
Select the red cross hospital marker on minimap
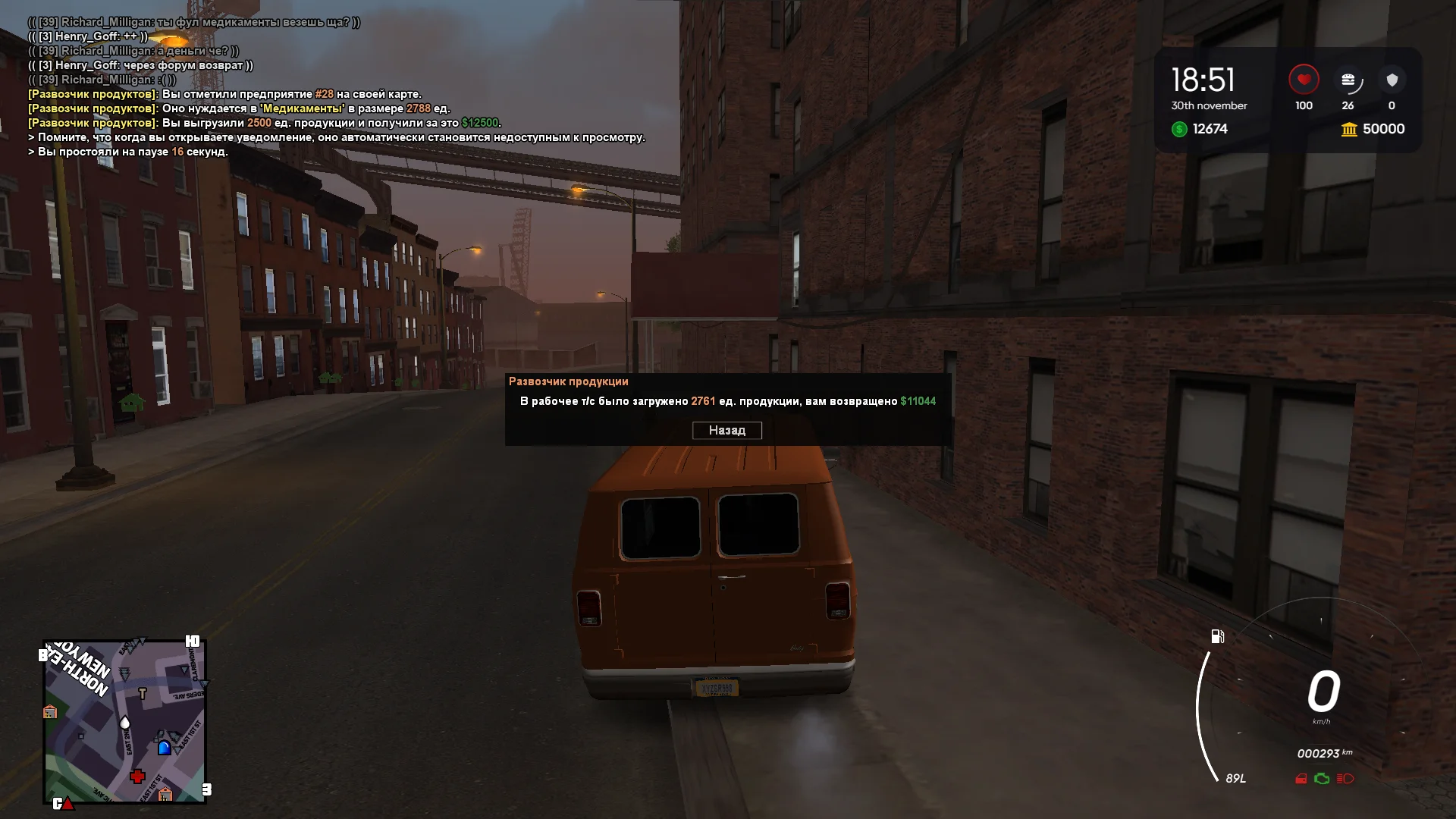click(137, 776)
